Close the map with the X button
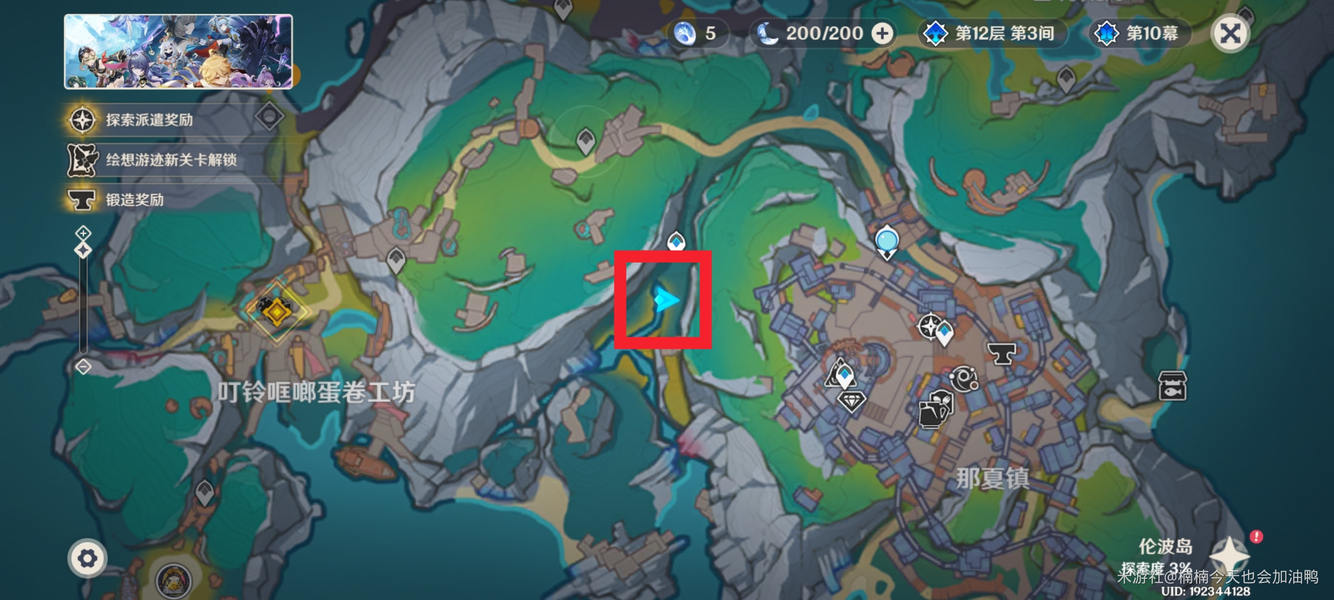1334x600 pixels. tap(1230, 34)
